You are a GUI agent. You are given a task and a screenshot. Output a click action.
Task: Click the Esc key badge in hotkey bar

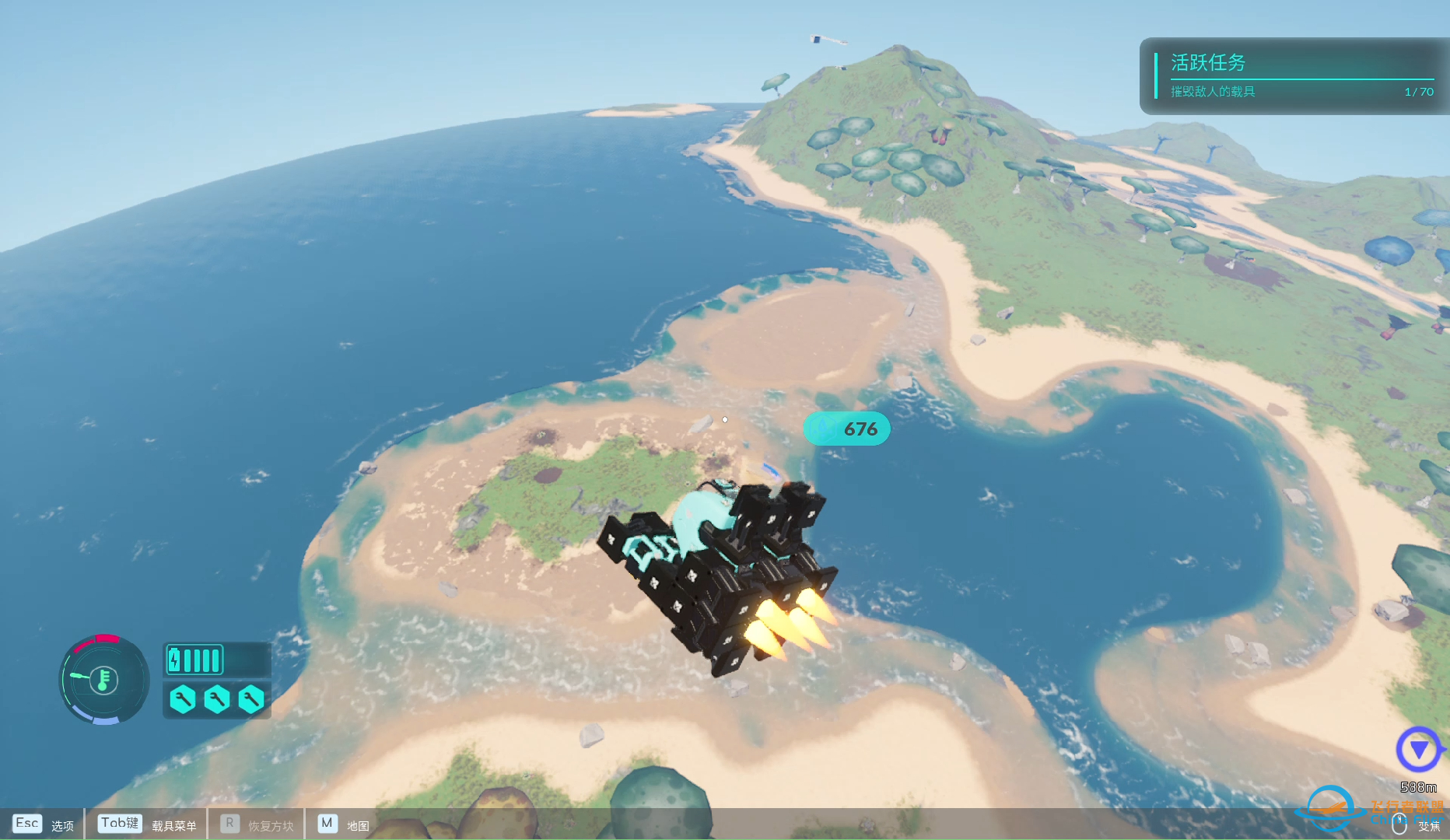click(x=27, y=823)
